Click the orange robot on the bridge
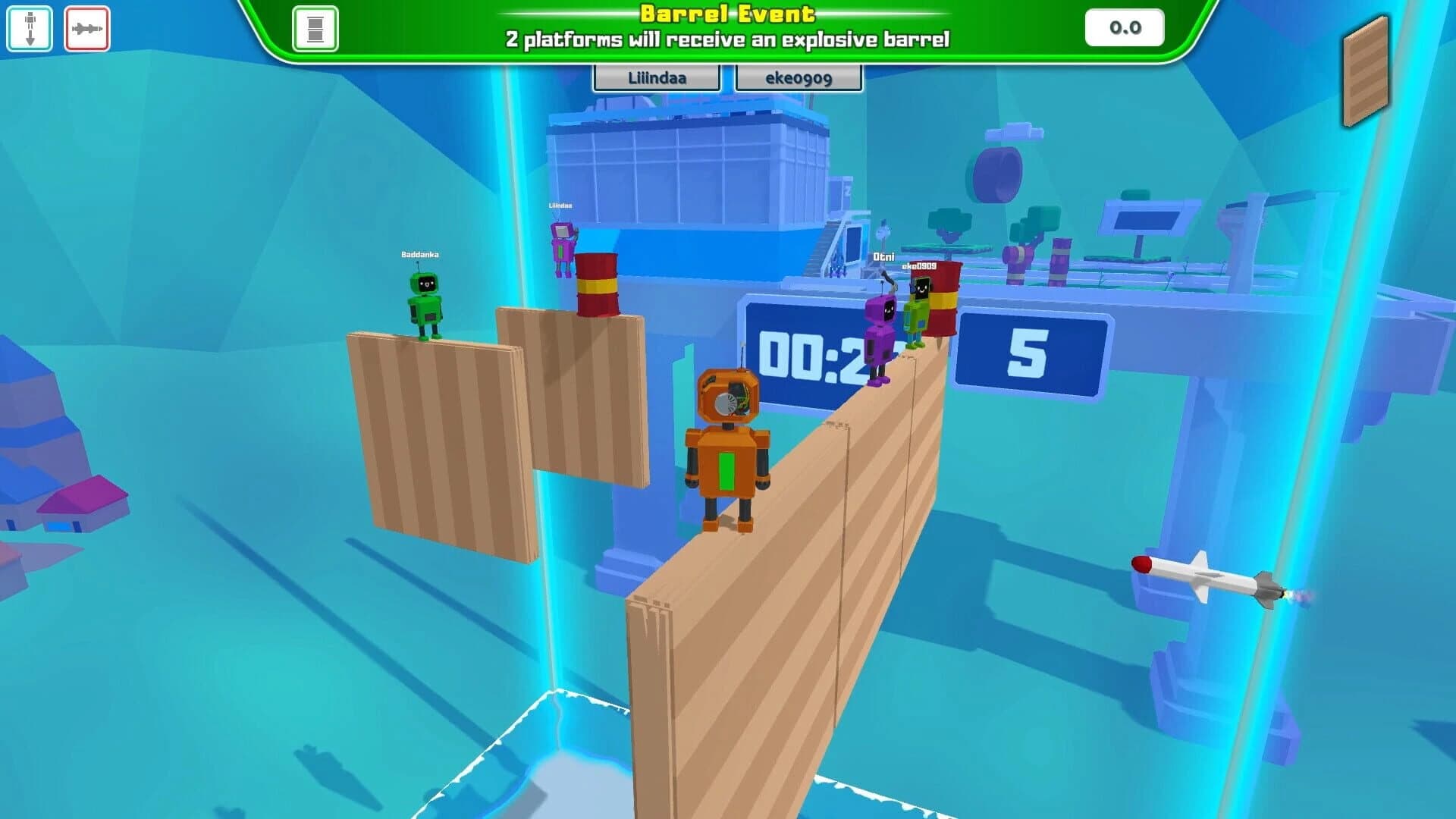 point(726,447)
